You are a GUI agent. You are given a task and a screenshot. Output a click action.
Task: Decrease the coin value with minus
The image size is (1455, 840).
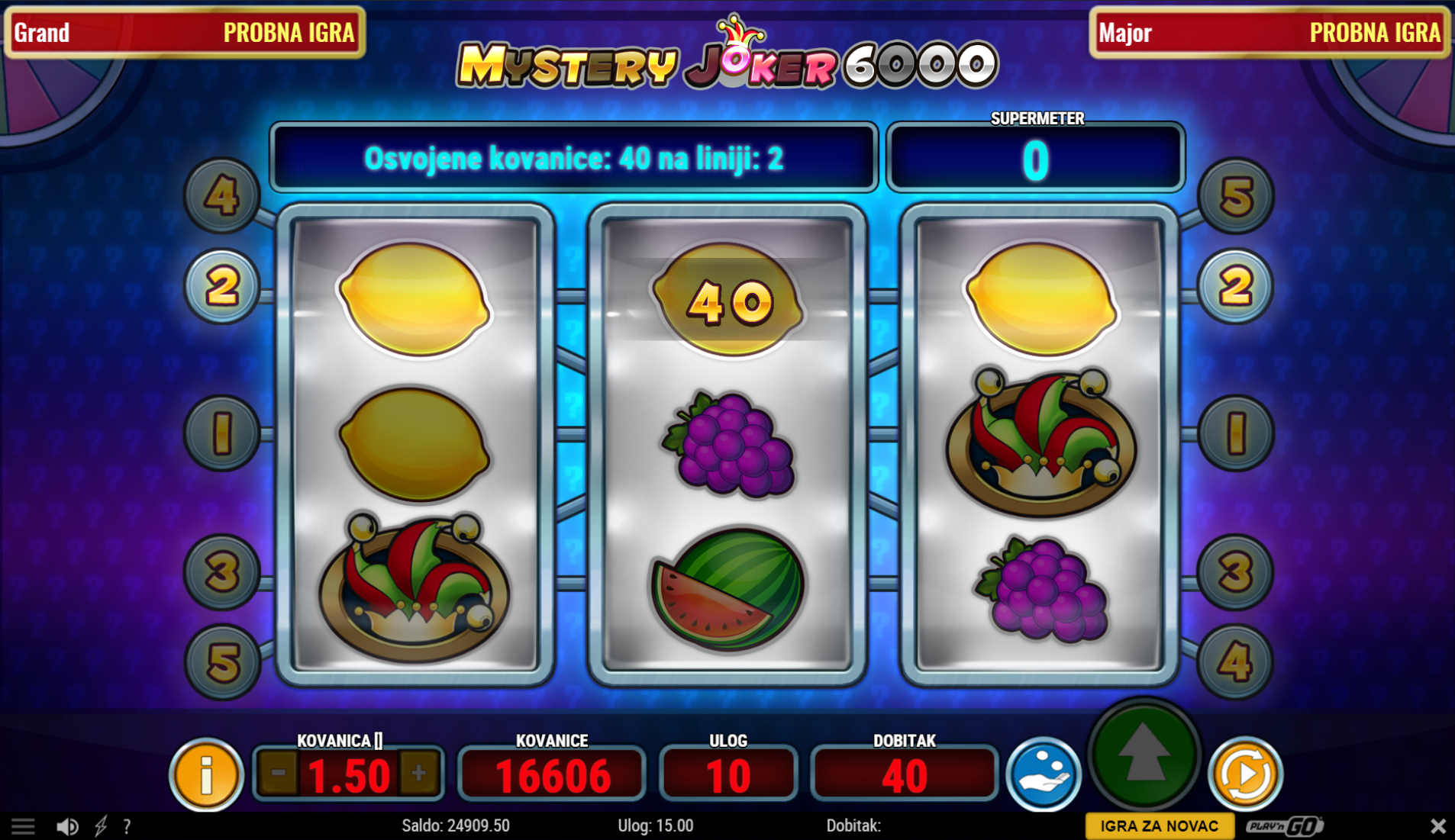278,774
